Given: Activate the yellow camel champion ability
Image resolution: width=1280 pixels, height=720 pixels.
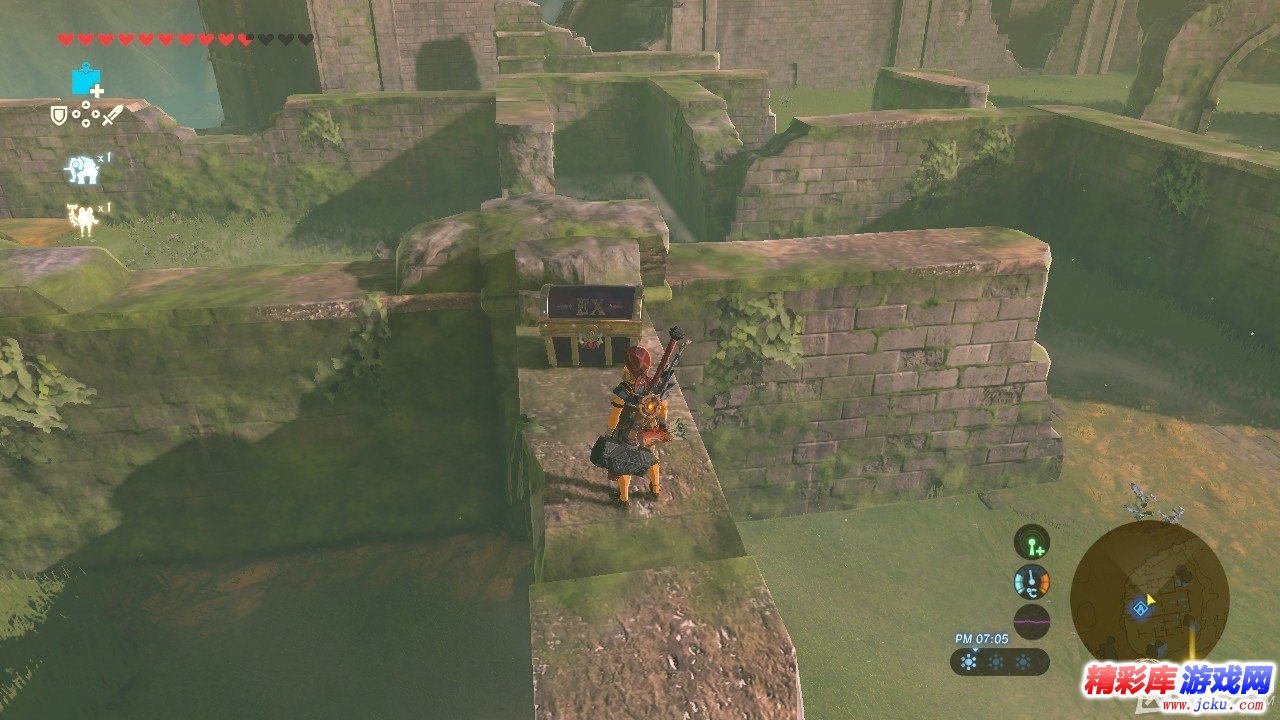Looking at the screenshot, I should pos(82,218).
